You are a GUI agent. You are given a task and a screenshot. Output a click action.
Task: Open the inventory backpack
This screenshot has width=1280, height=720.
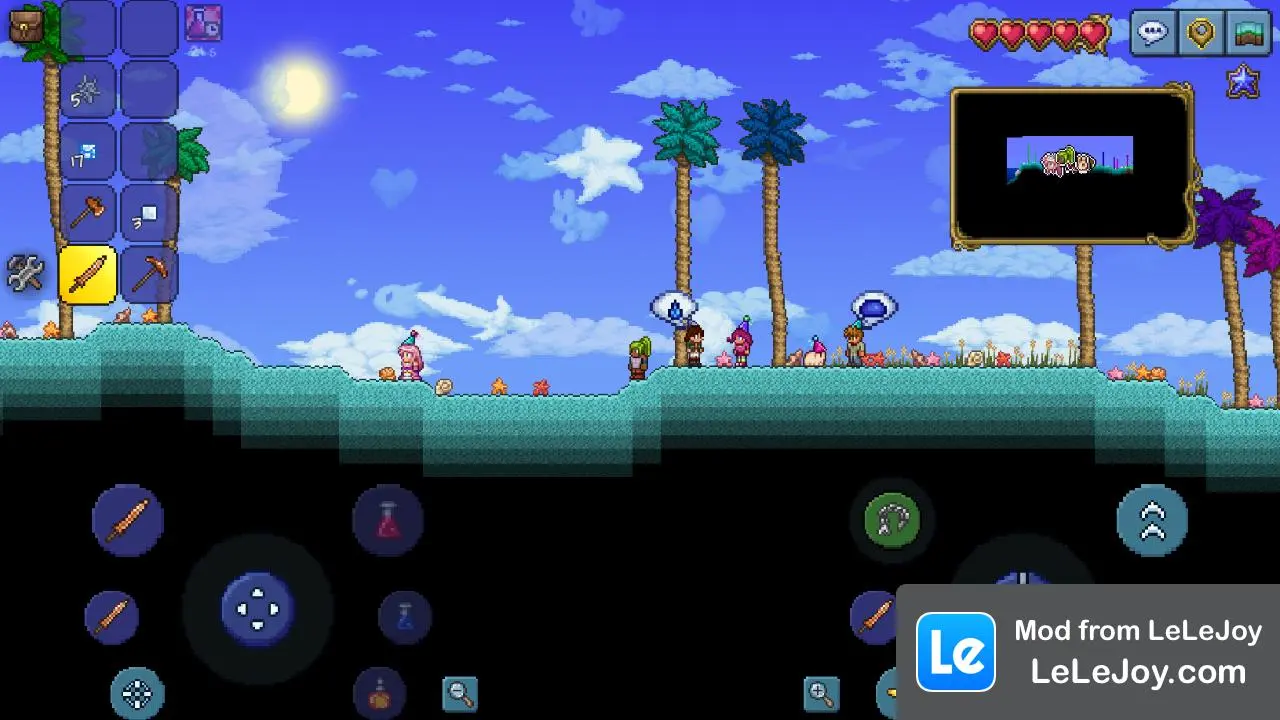(x=27, y=25)
